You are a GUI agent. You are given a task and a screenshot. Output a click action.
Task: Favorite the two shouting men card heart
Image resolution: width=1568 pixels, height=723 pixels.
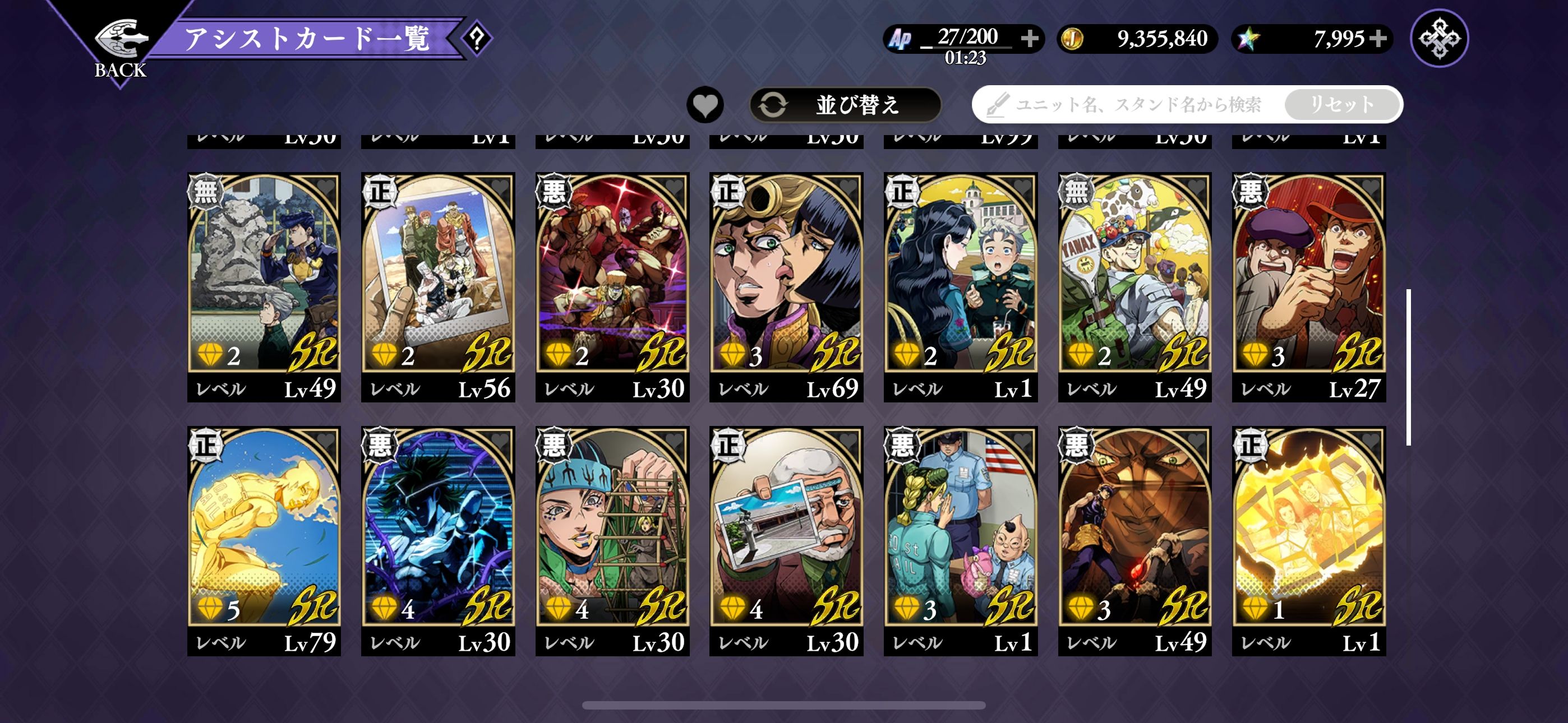1369,187
